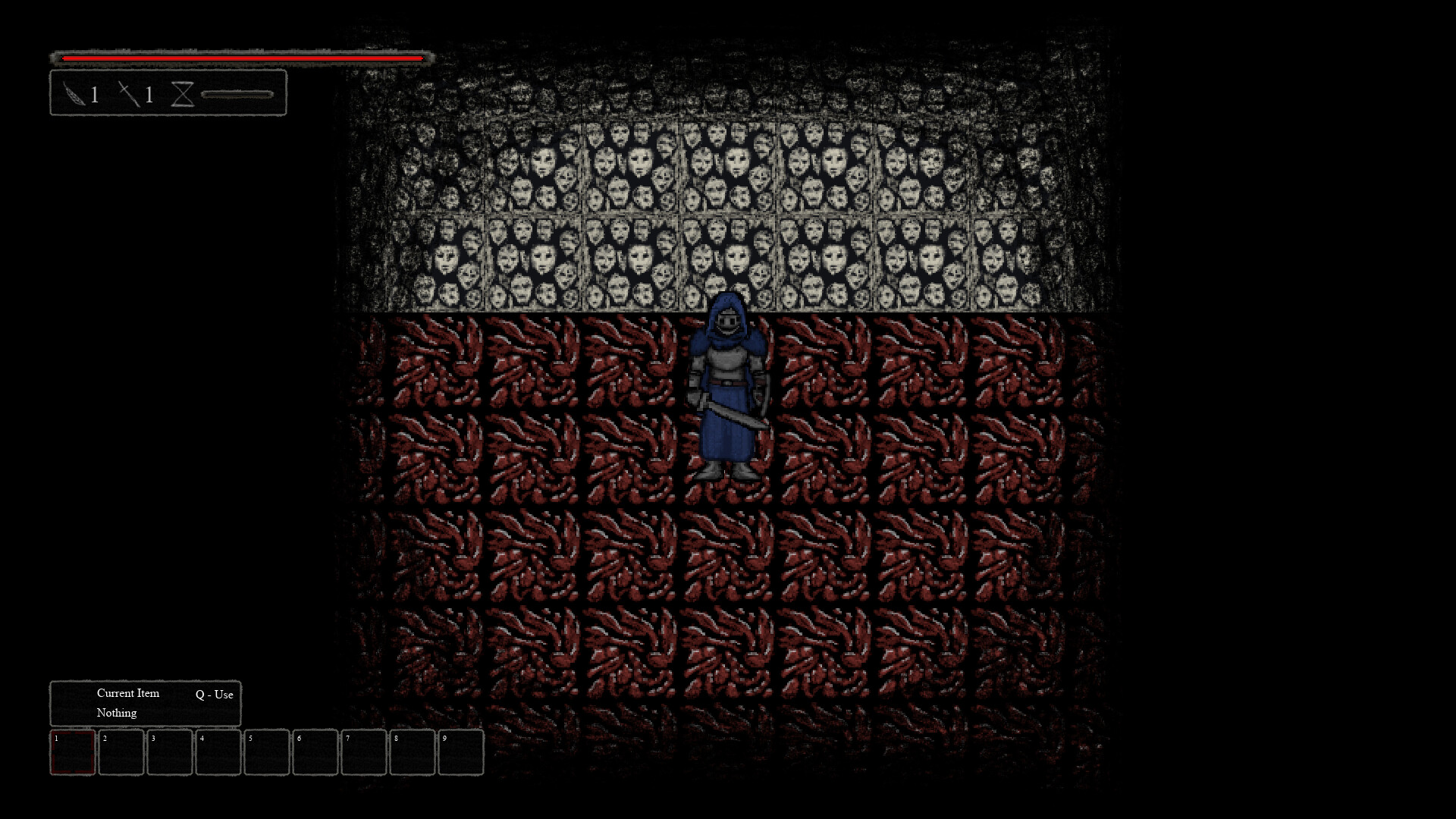The width and height of the screenshot is (1456, 819).
Task: Select hotbar slot 4 in the item bar
Action: tap(218, 753)
